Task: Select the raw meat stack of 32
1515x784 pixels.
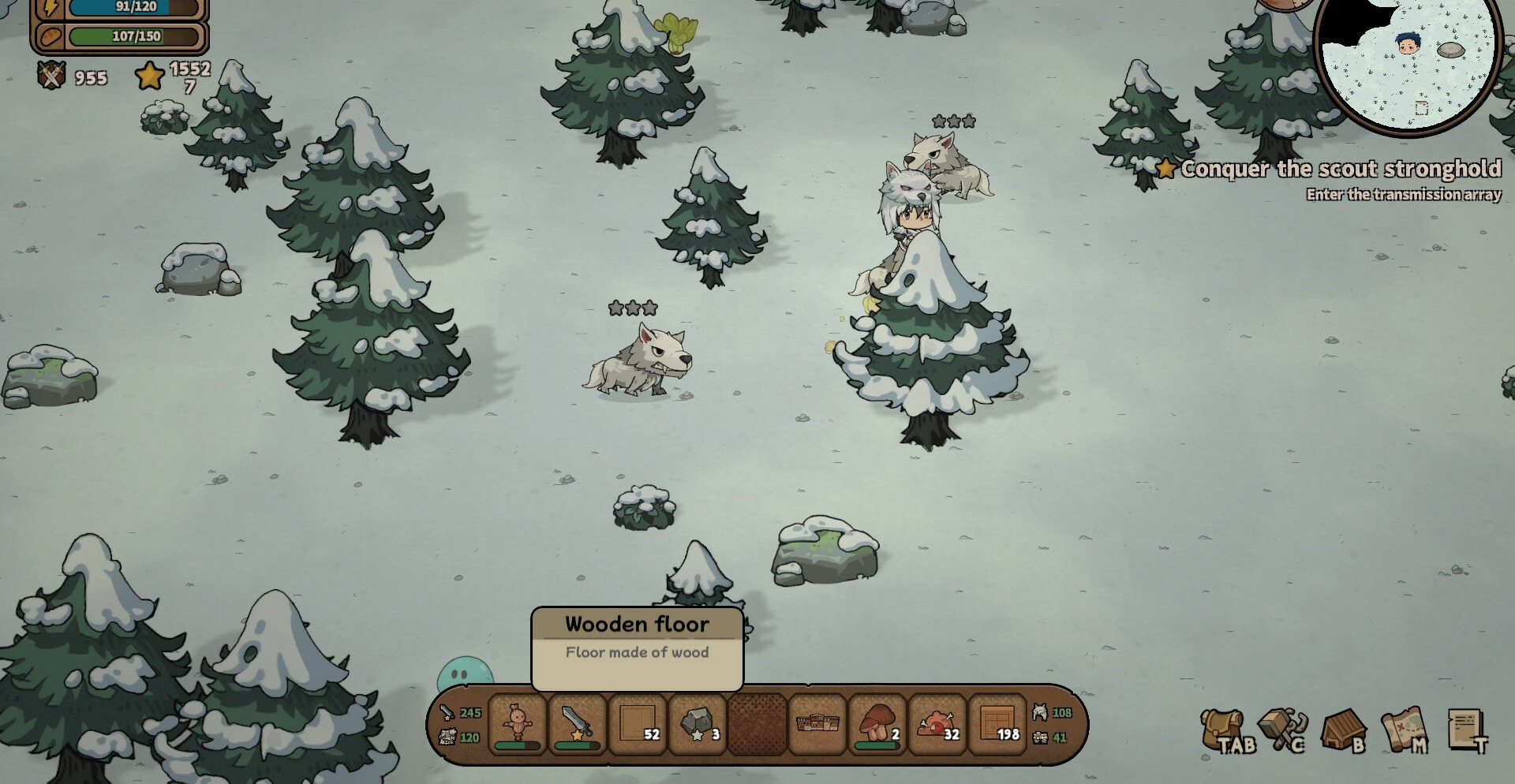Action: 937,724
